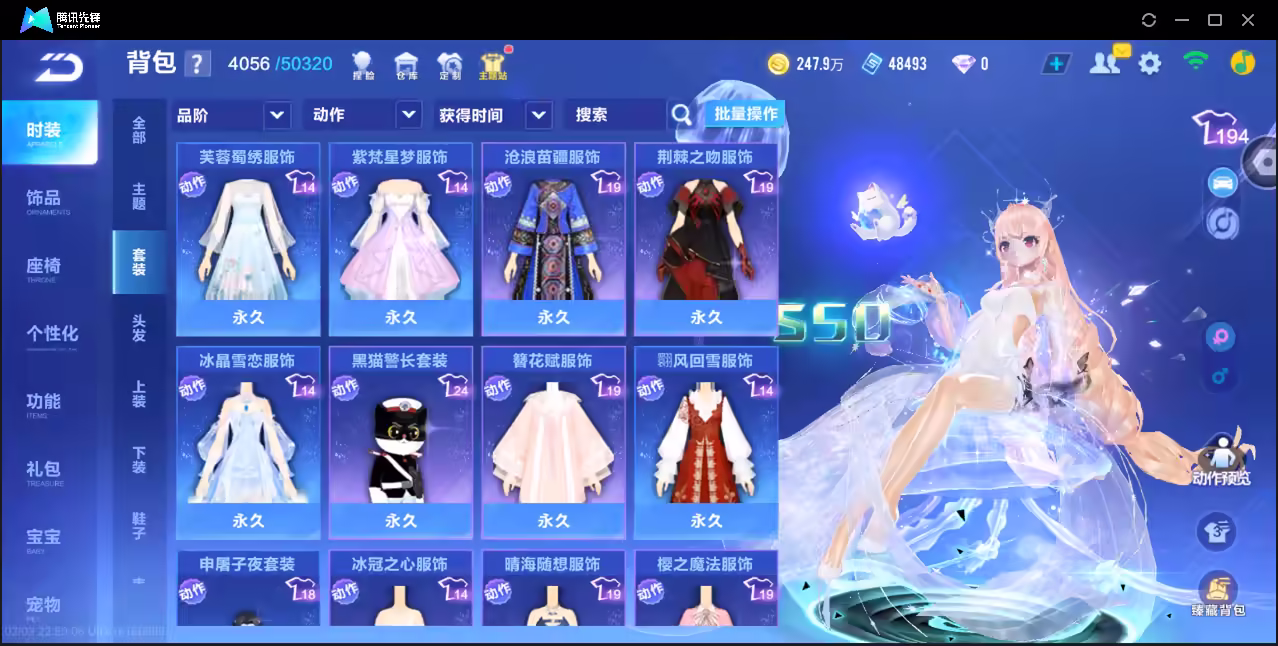Image resolution: width=1278 pixels, height=646 pixels.
Task: Open 动作预览 action preview
Action: pos(1221,462)
